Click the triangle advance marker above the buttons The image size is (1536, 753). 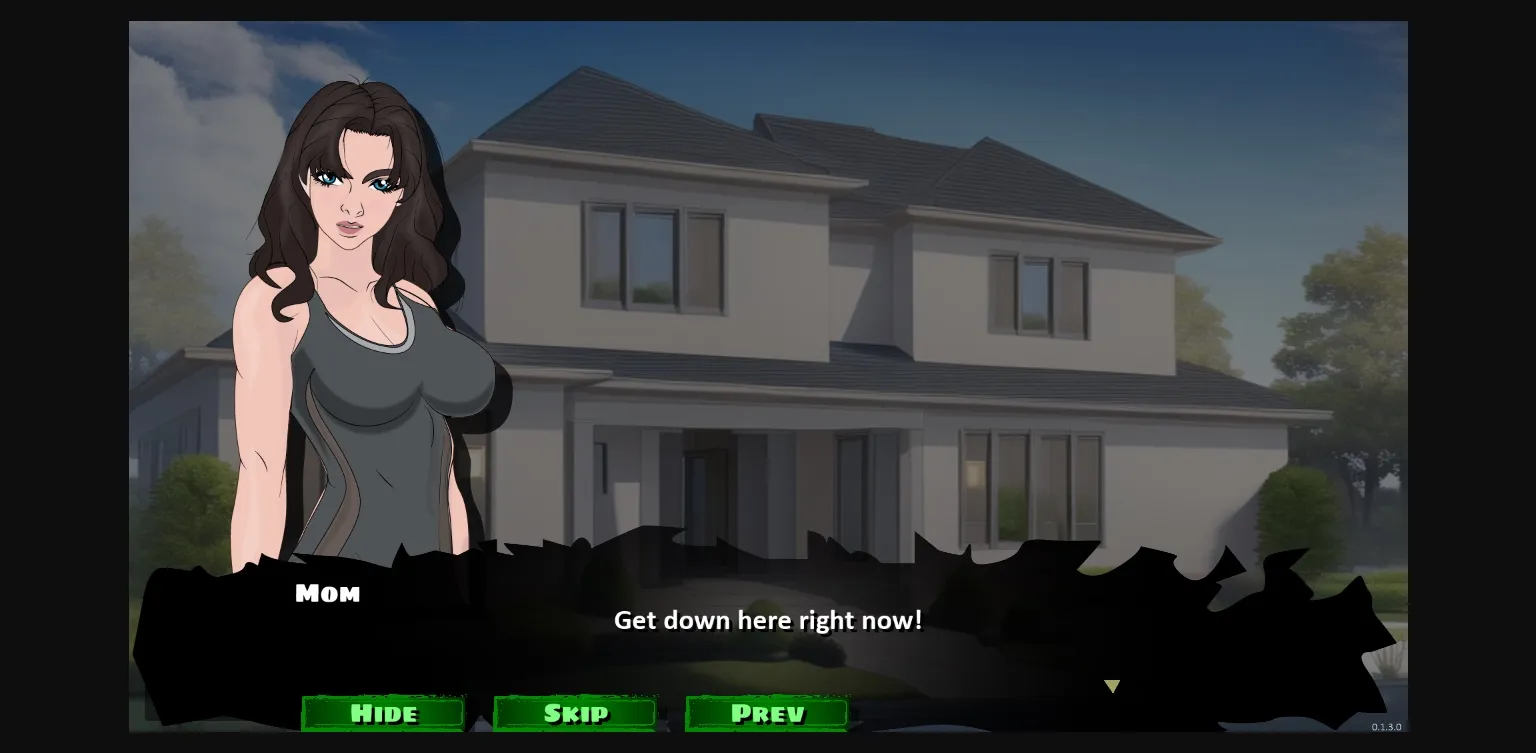[x=1112, y=686]
